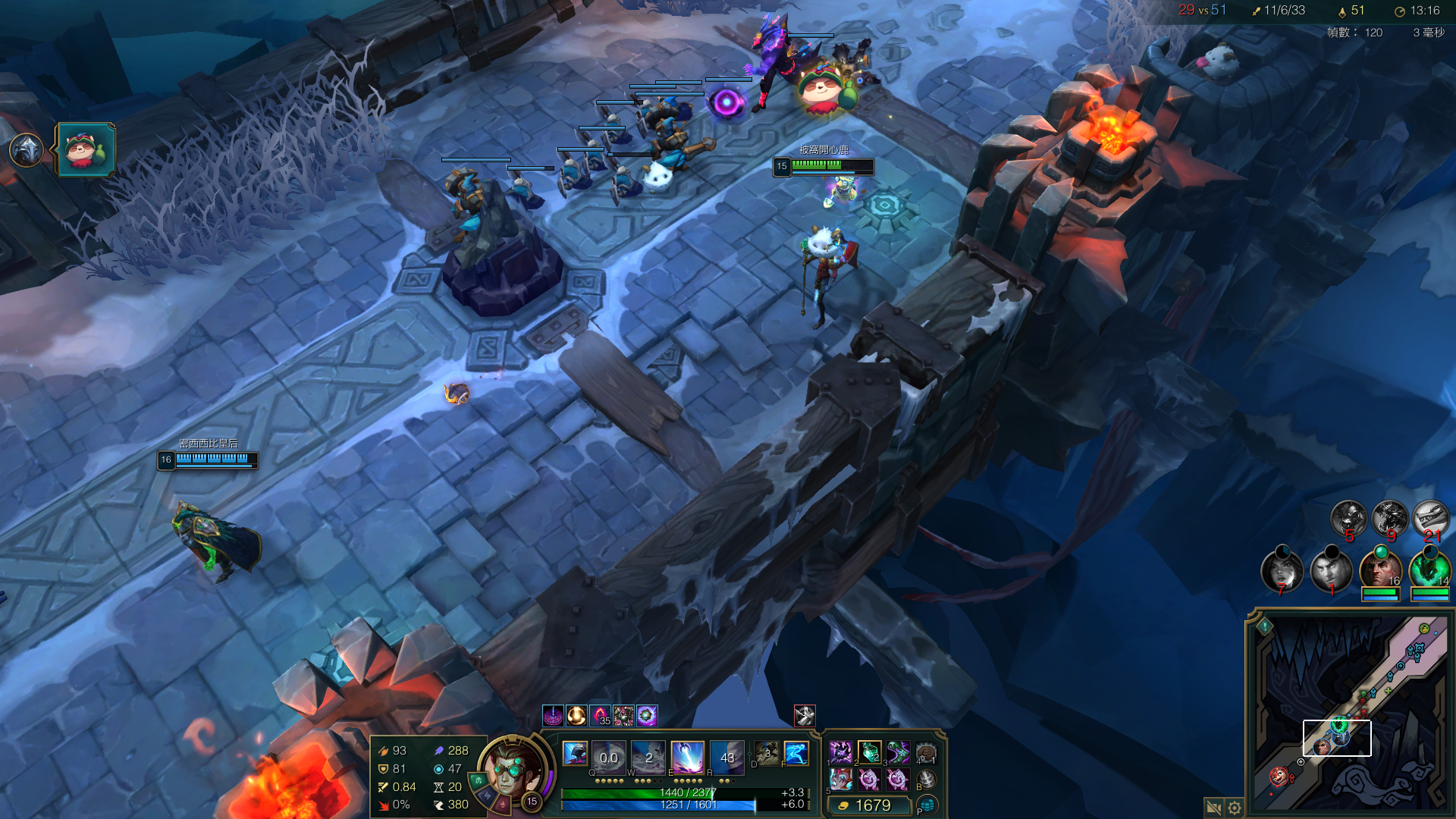The height and width of the screenshot is (819, 1456).
Task: Click the R ultimate ability icon
Action: 726,756
